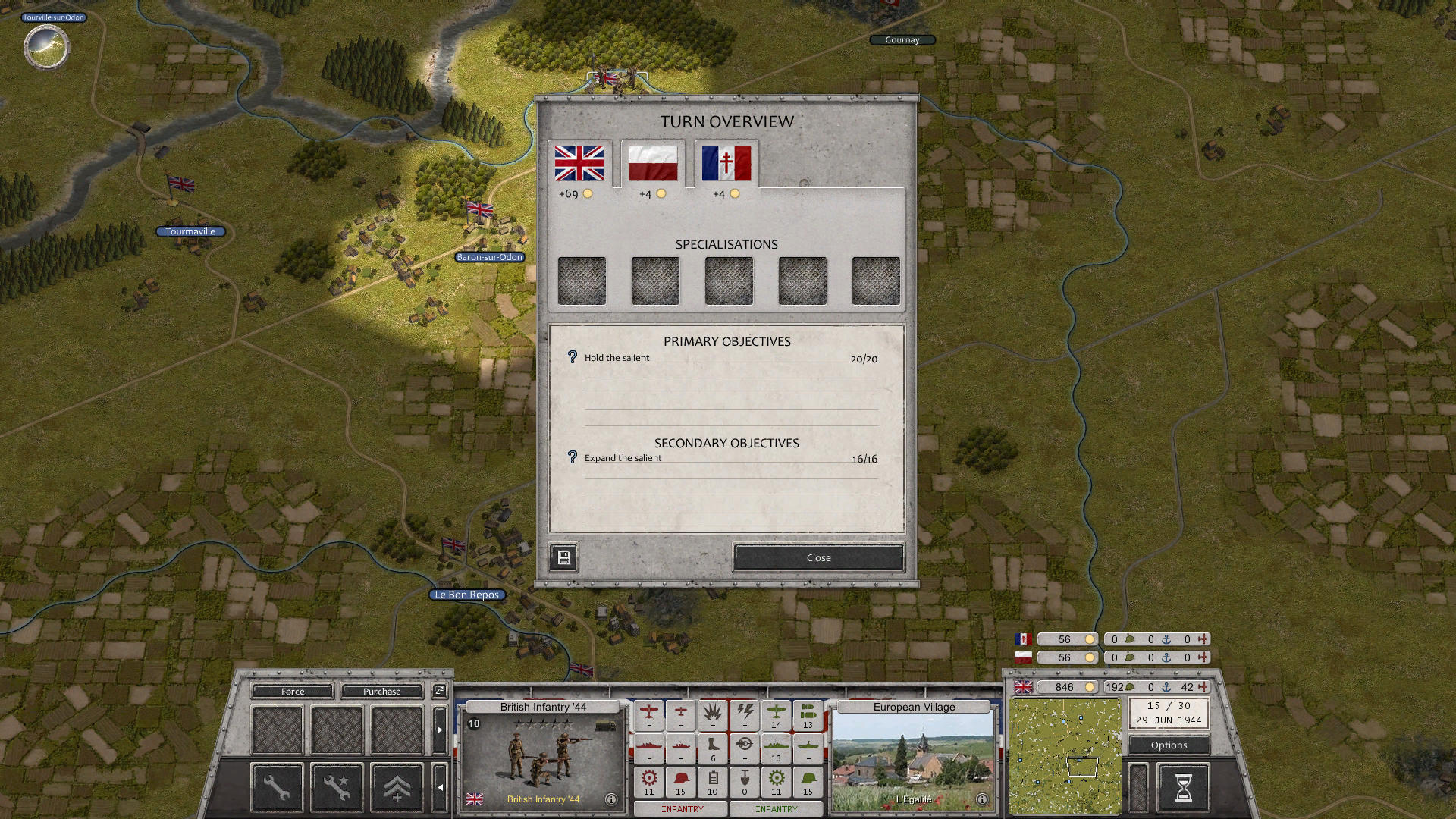
Task: Select the elite repair wrench-with-star icon
Action: point(337,787)
